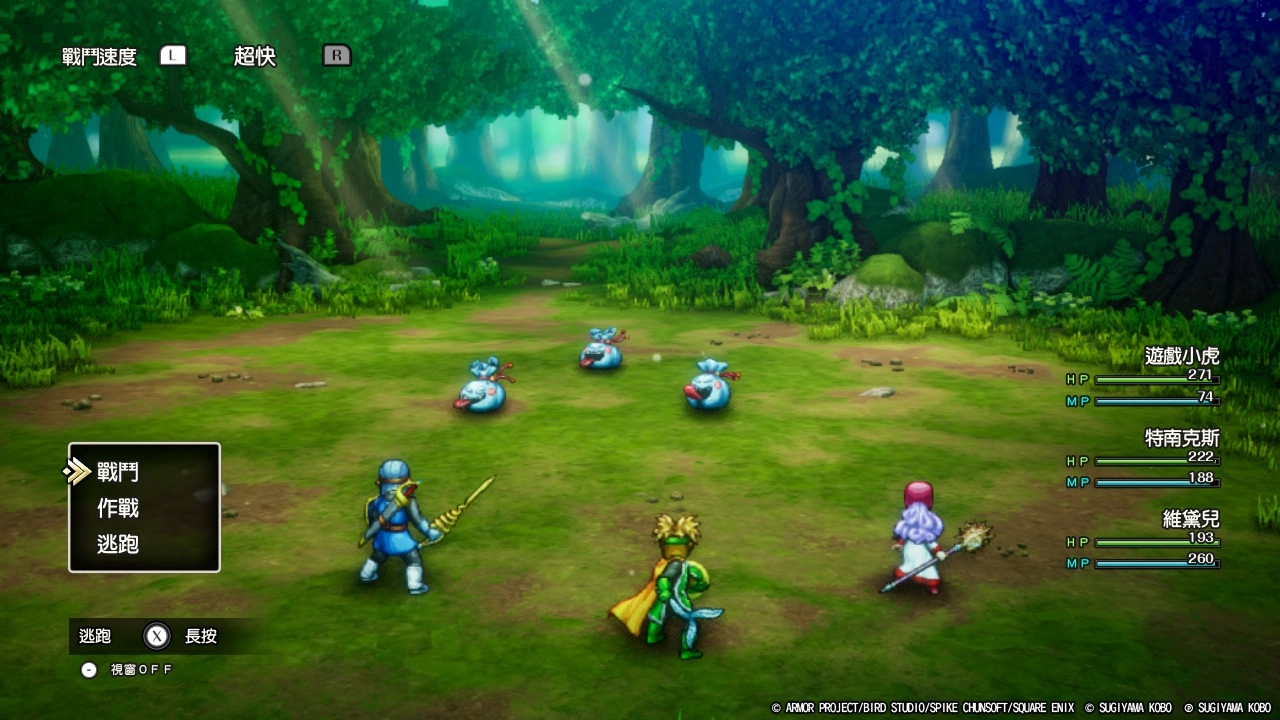1280x720 pixels.
Task: Choose the 作戰 tactics option
Action: (118, 508)
